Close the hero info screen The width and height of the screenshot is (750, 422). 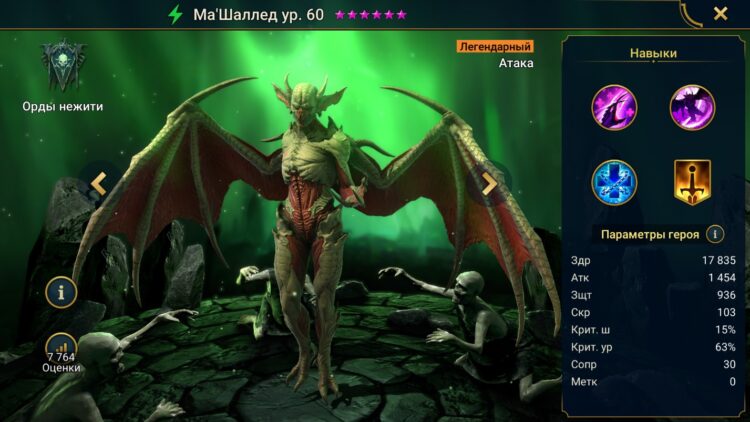(720, 14)
